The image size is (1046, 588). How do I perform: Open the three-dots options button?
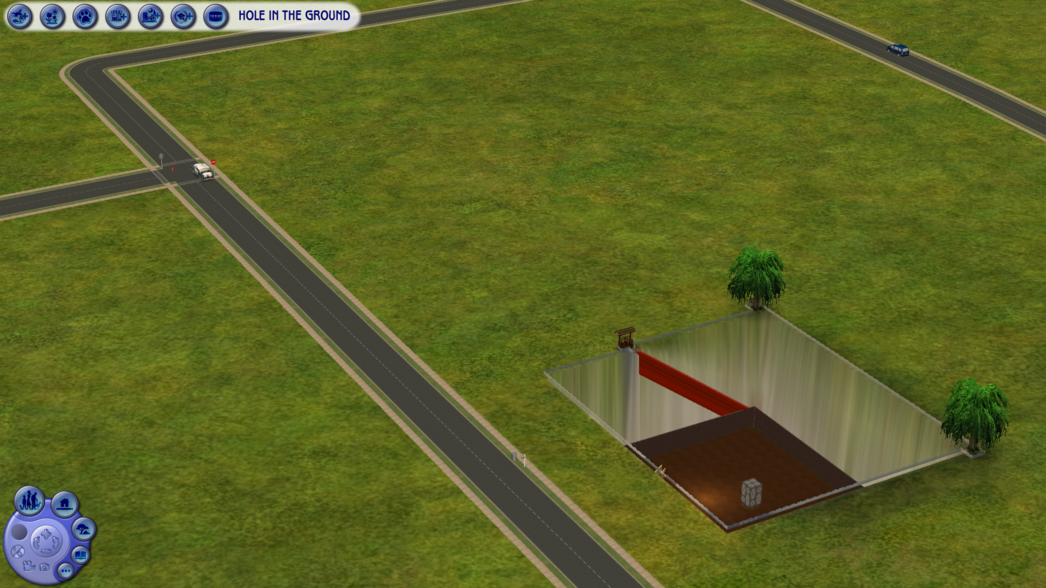coord(66,571)
